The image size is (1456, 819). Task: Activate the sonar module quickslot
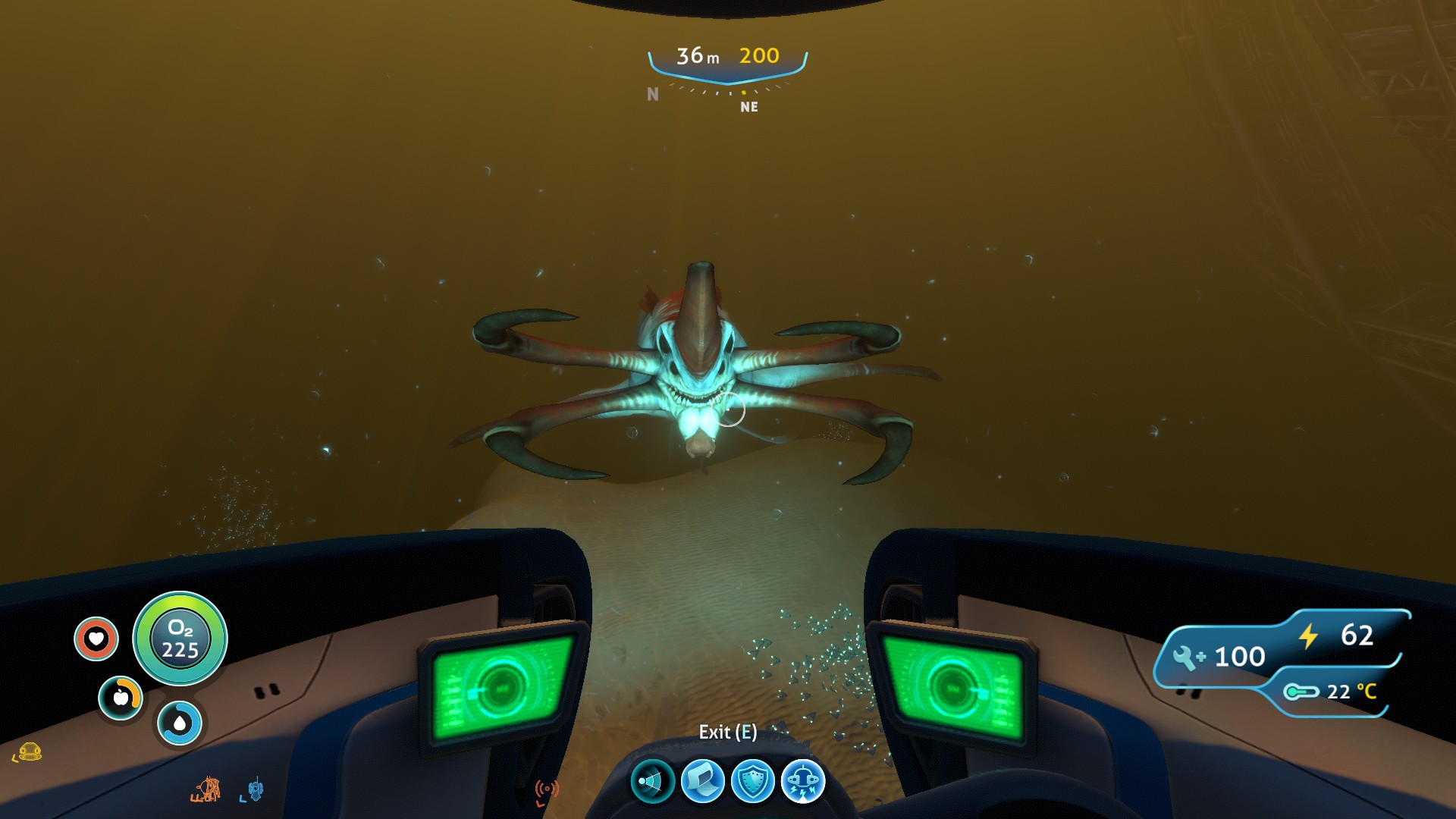(652, 781)
